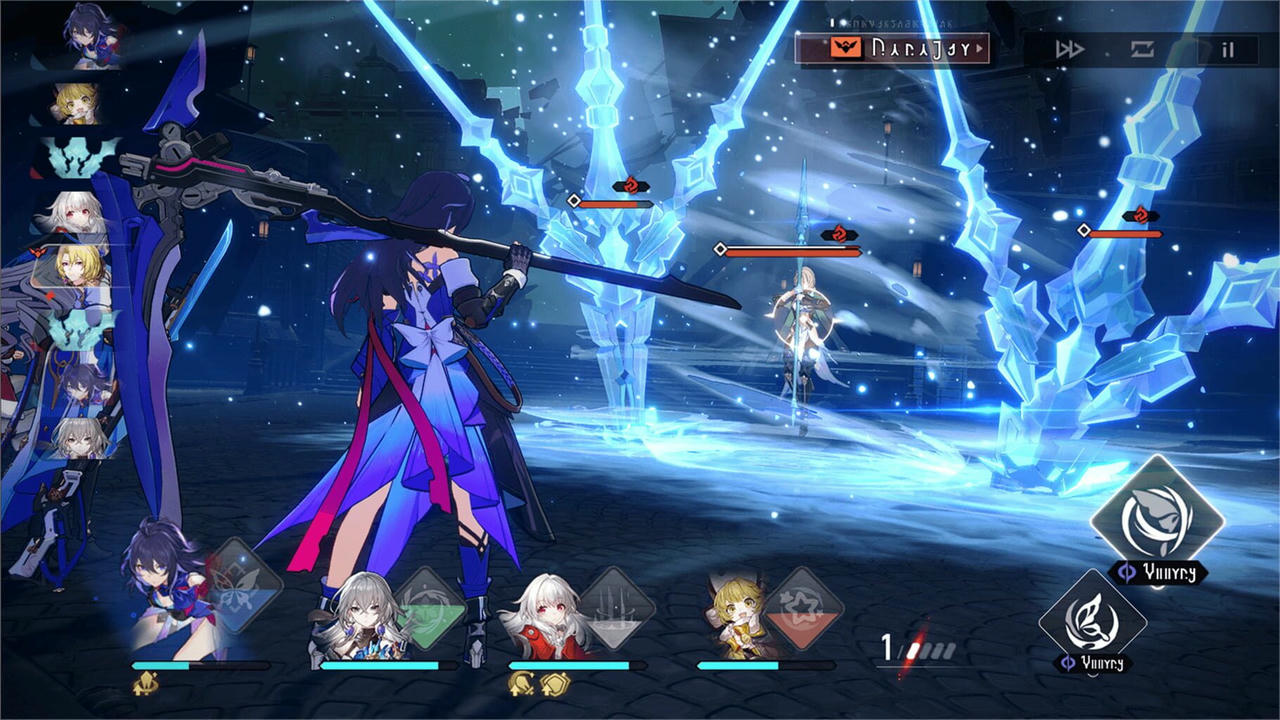
Task: Activate Clara's skill icon
Action: coord(617,605)
